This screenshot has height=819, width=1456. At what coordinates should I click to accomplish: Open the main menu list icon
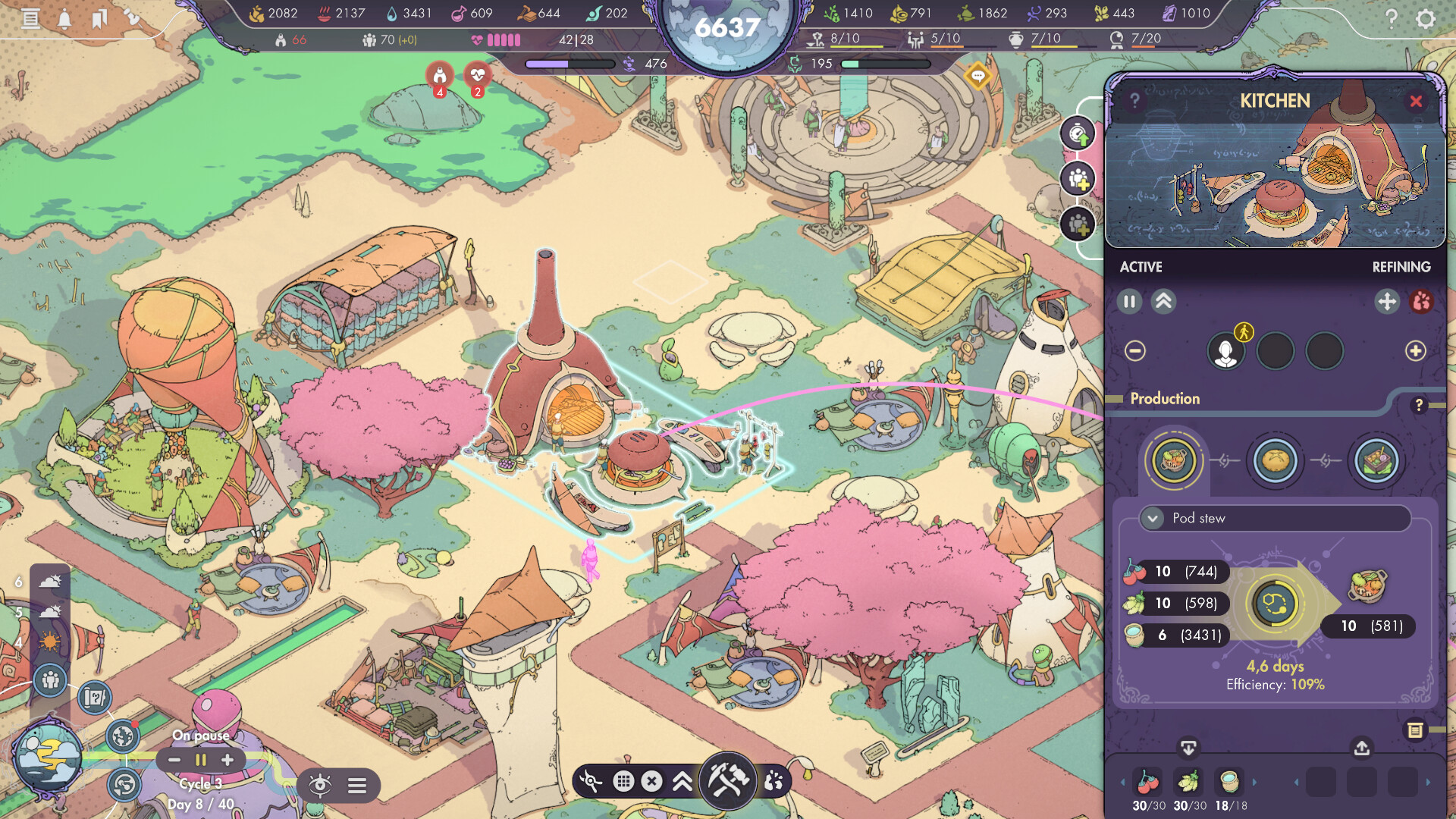[x=30, y=18]
